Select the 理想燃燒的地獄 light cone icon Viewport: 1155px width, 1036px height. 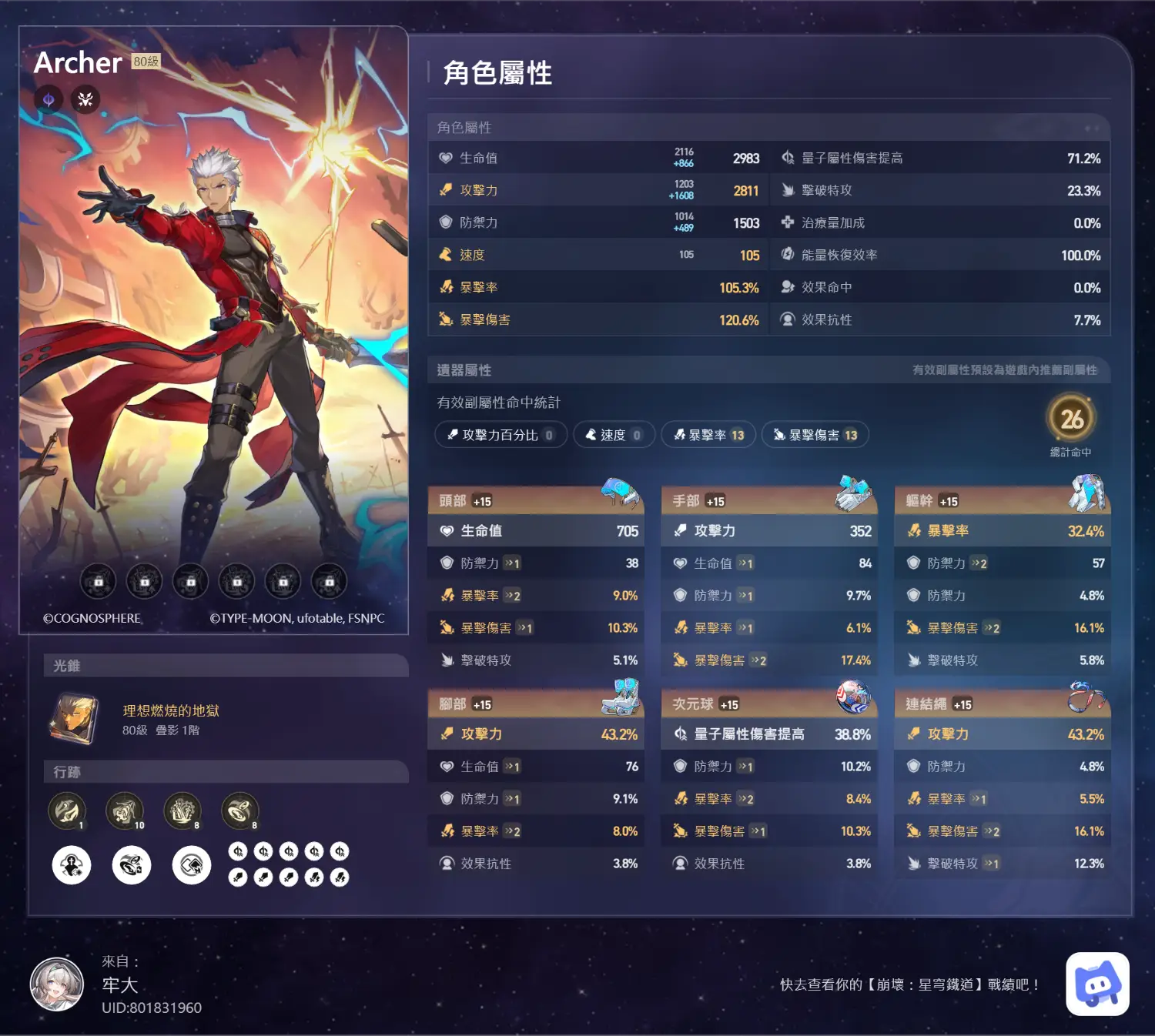pyautogui.click(x=74, y=719)
